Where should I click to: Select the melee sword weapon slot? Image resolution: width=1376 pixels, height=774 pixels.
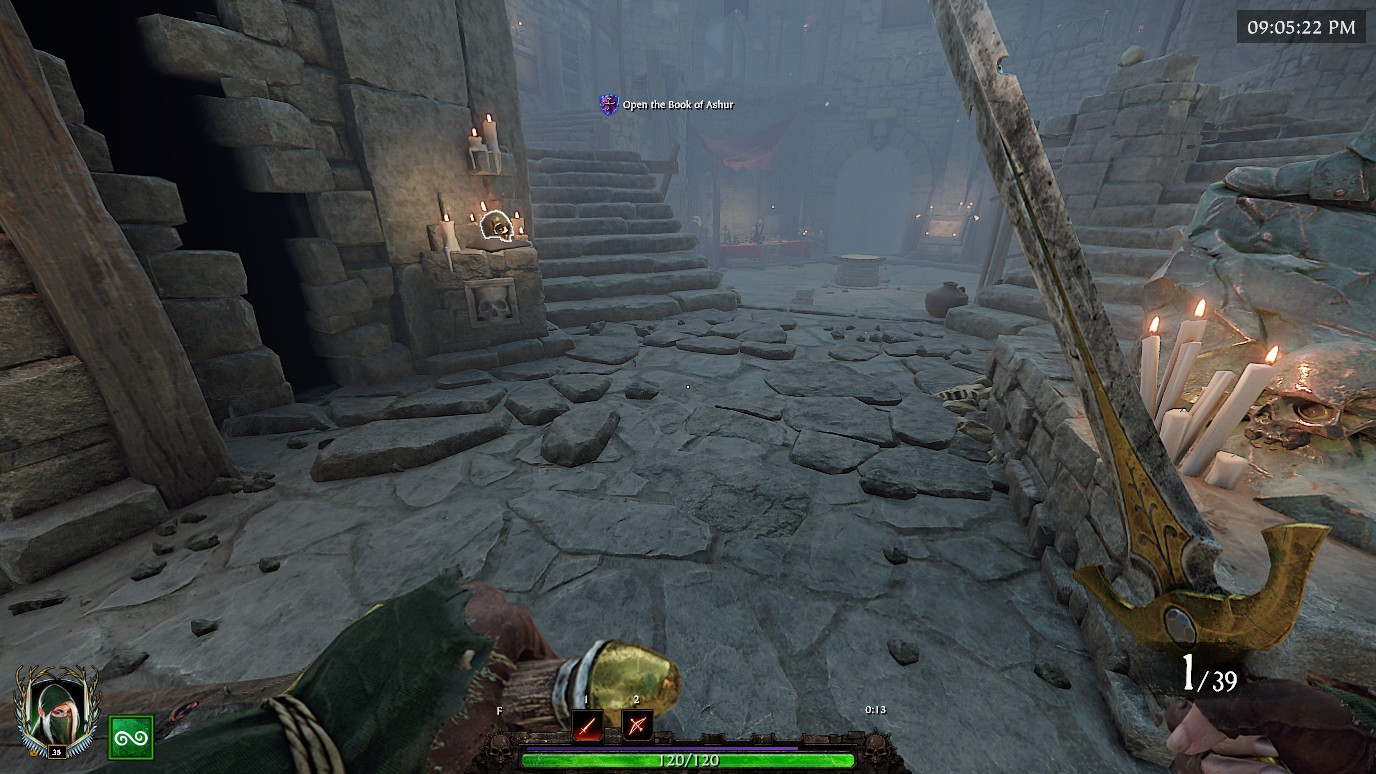(x=587, y=725)
